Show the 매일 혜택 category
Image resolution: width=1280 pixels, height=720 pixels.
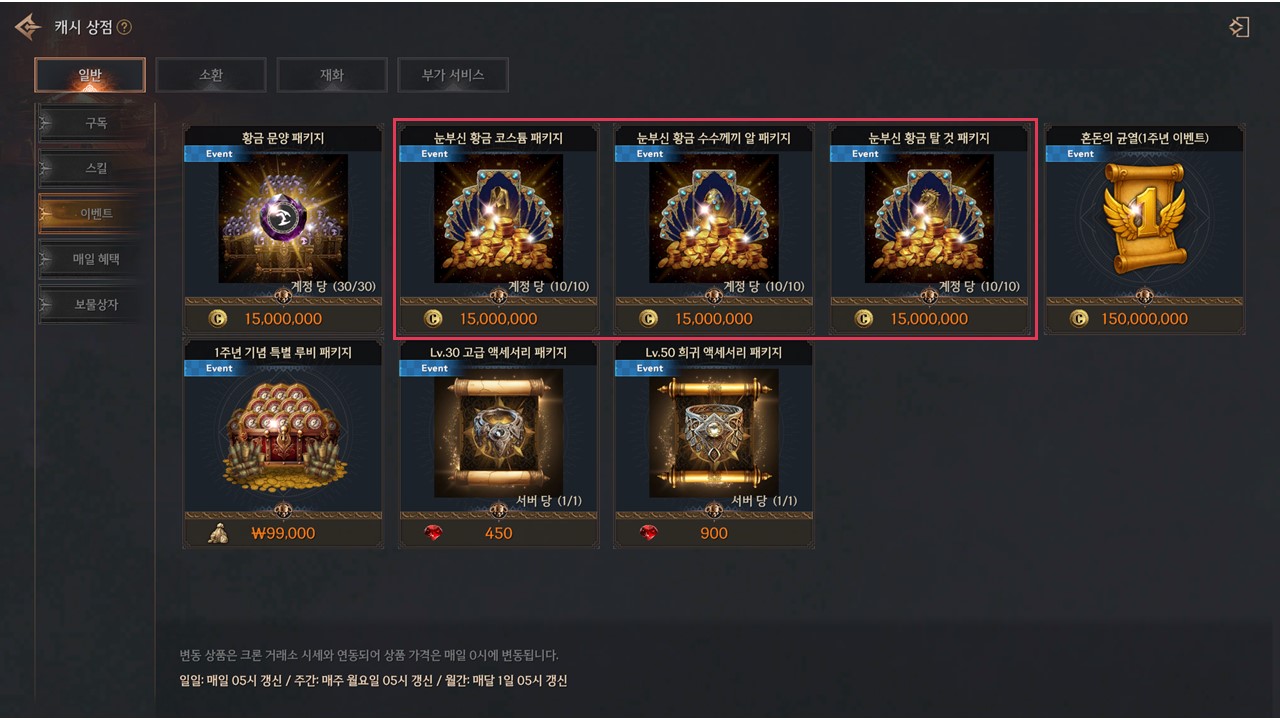tap(96, 259)
